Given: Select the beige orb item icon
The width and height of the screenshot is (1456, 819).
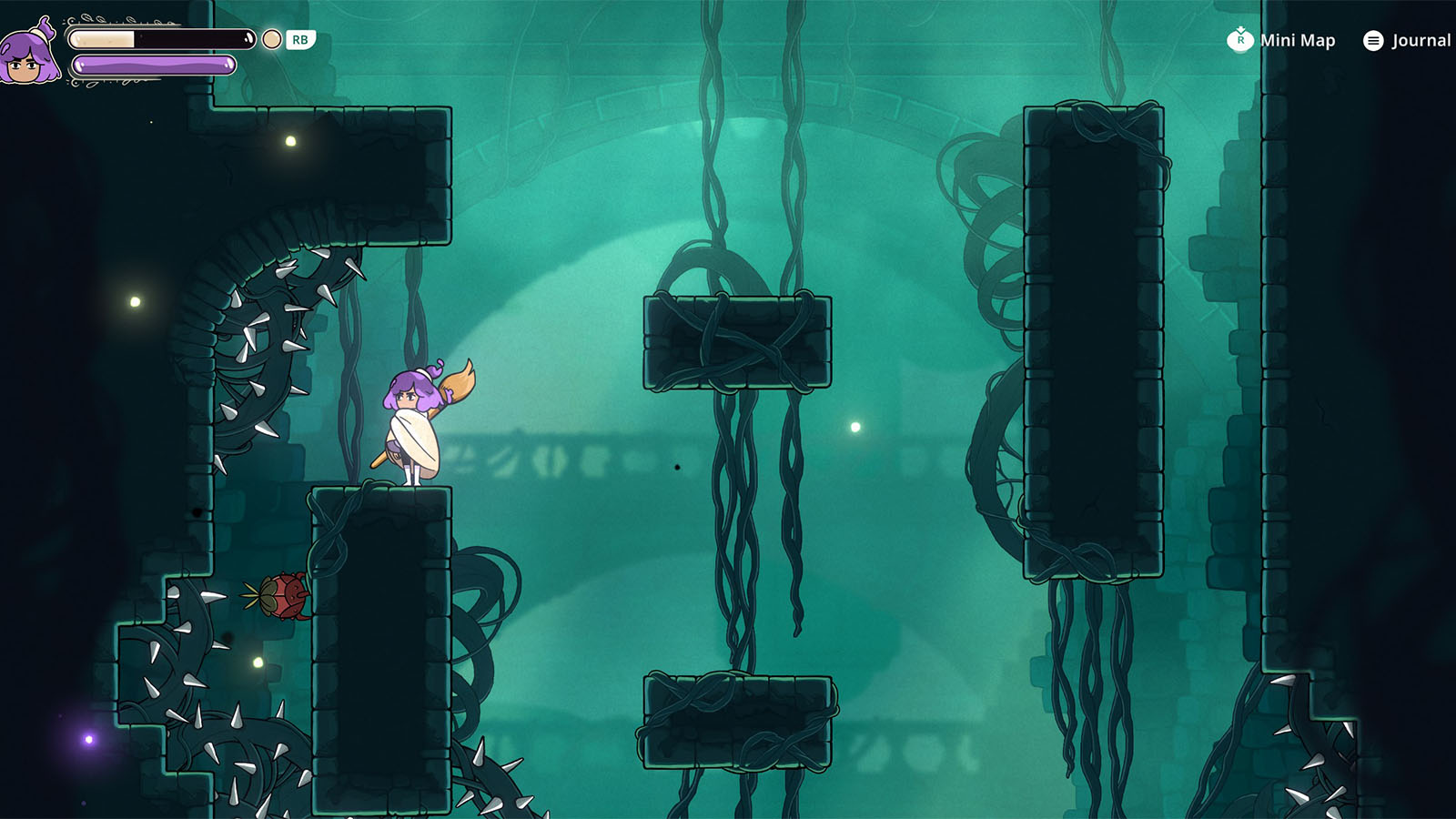Looking at the screenshot, I should (271, 39).
